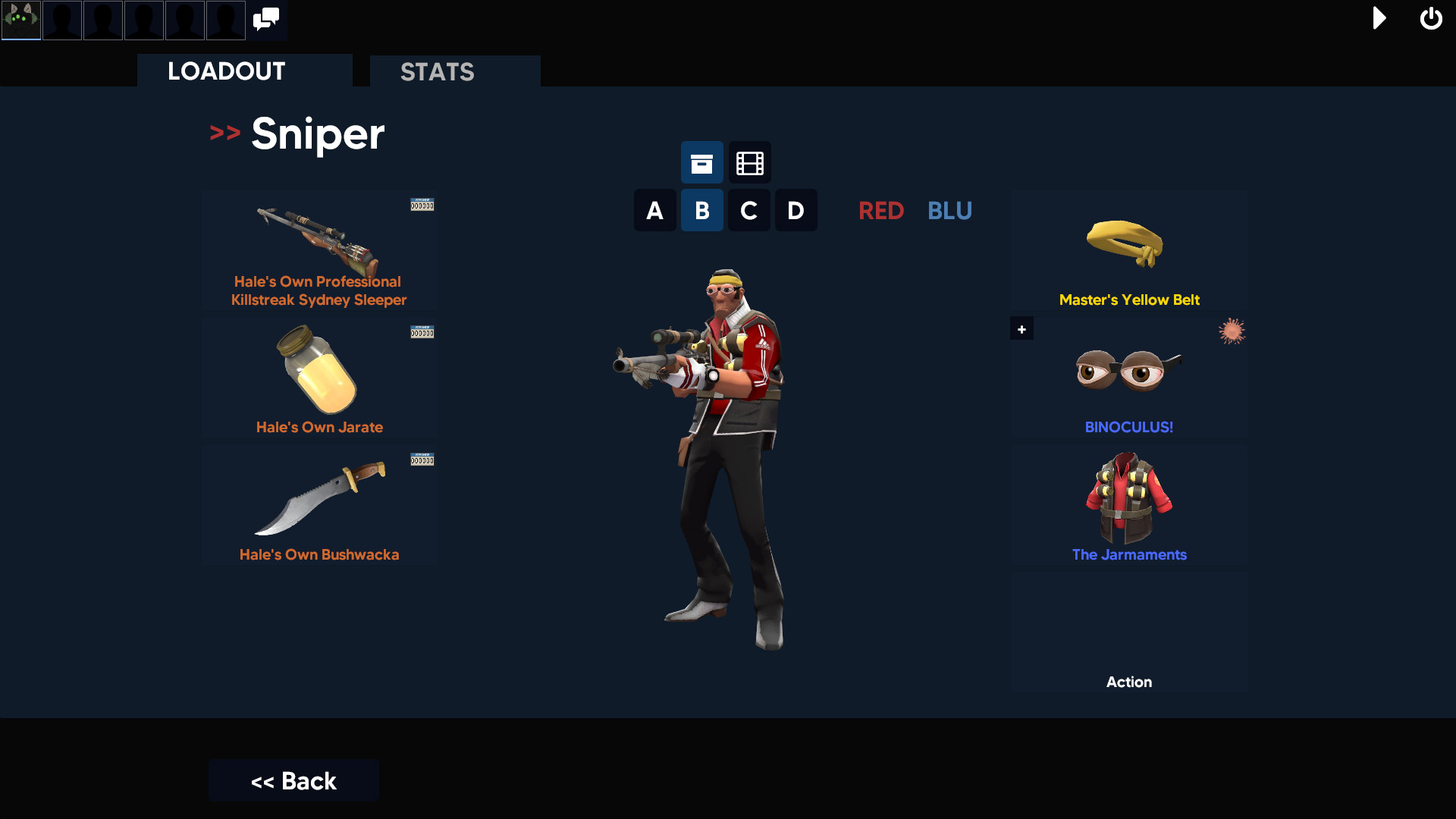
Task: Click the << Back button
Action: pos(293,780)
